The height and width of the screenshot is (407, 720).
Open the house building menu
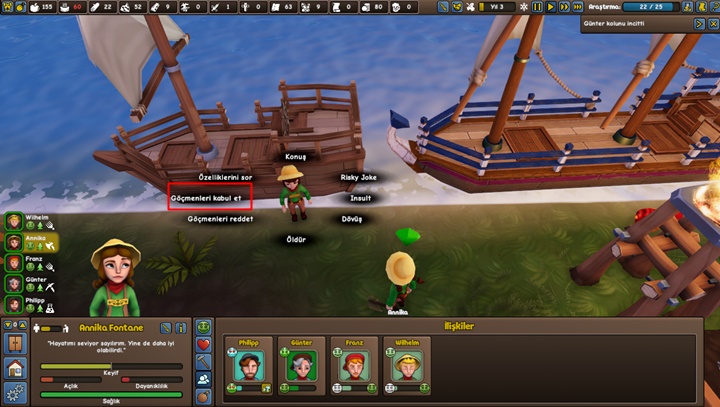coord(15,368)
